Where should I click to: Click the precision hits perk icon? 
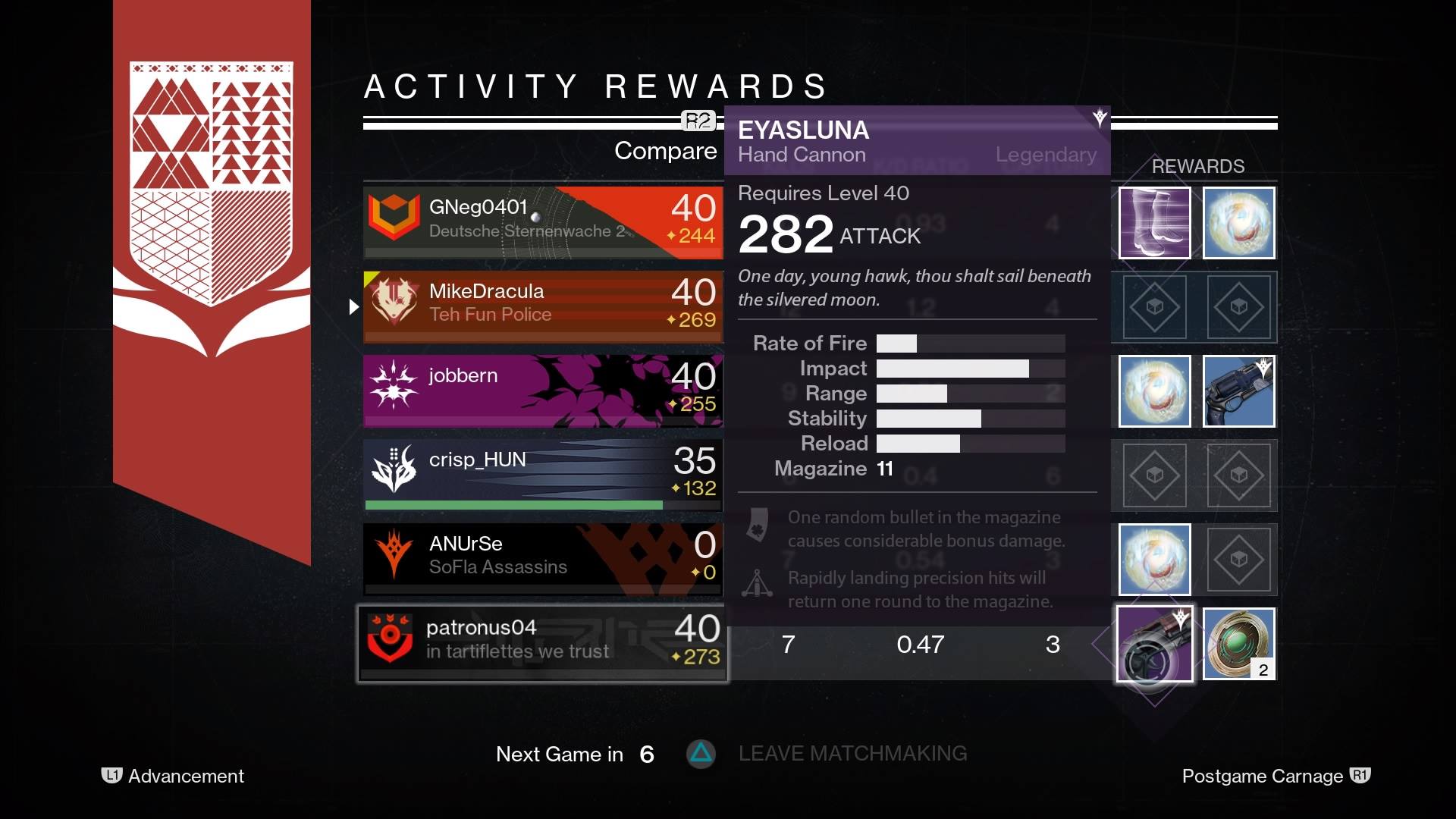tap(757, 584)
